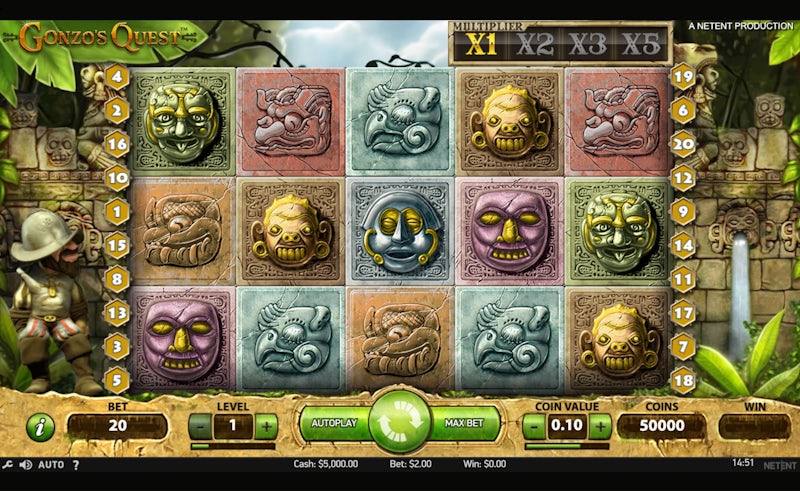This screenshot has width=800, height=491.
Task: Toggle sound with the speaker icon
Action: [25, 464]
